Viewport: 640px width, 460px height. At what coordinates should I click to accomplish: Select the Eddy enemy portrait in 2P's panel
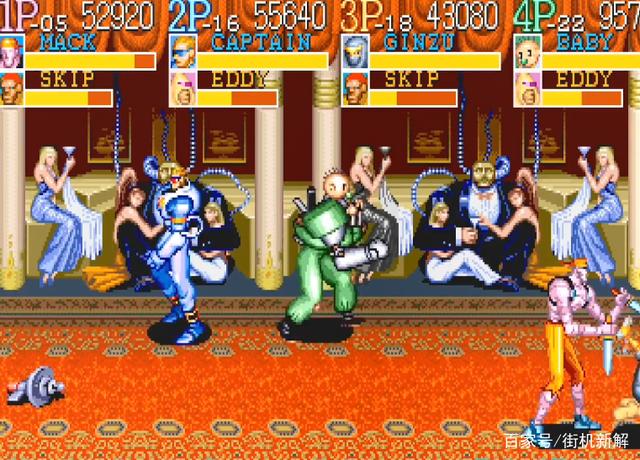click(x=183, y=89)
